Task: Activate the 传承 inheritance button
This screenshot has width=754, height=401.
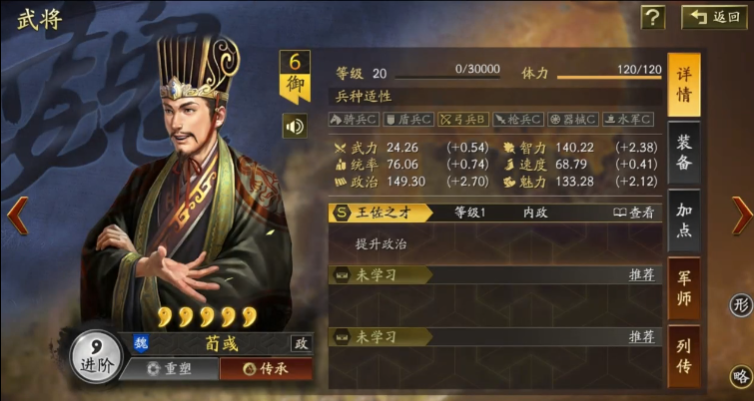Action: coord(265,368)
